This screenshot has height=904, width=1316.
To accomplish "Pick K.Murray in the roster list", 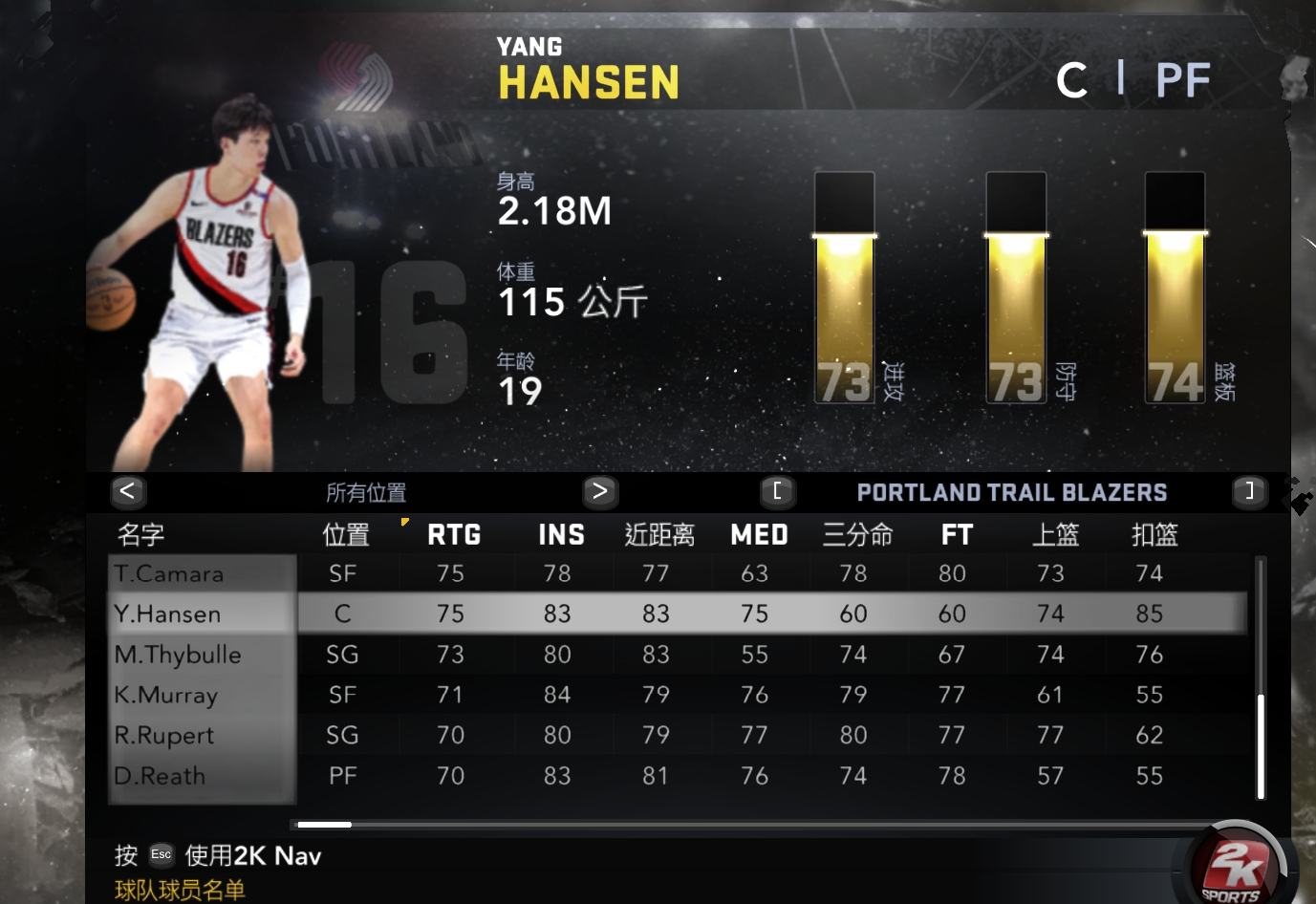I will coord(166,695).
